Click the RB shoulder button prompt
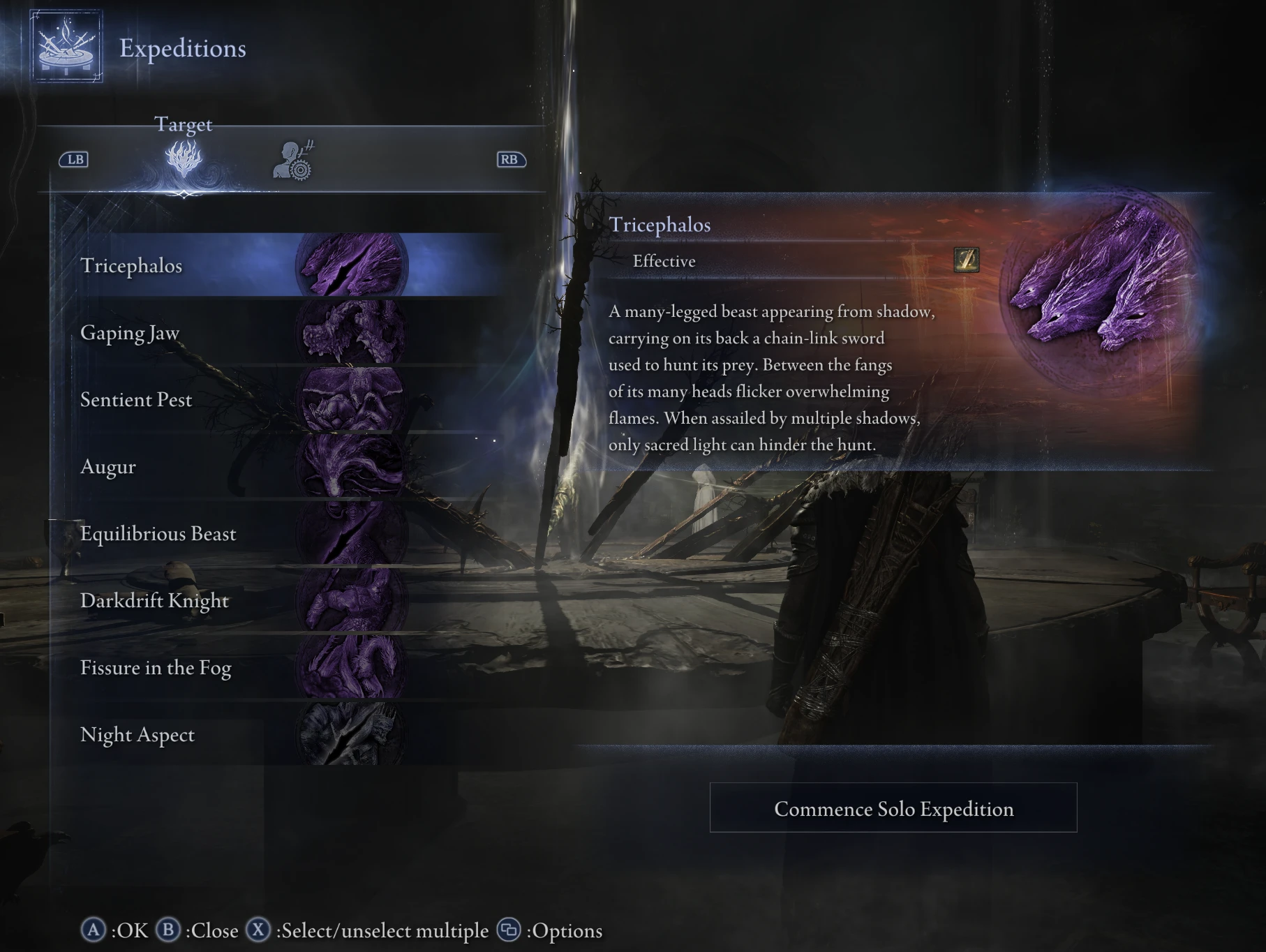Viewport: 1266px width, 952px height. [x=510, y=159]
